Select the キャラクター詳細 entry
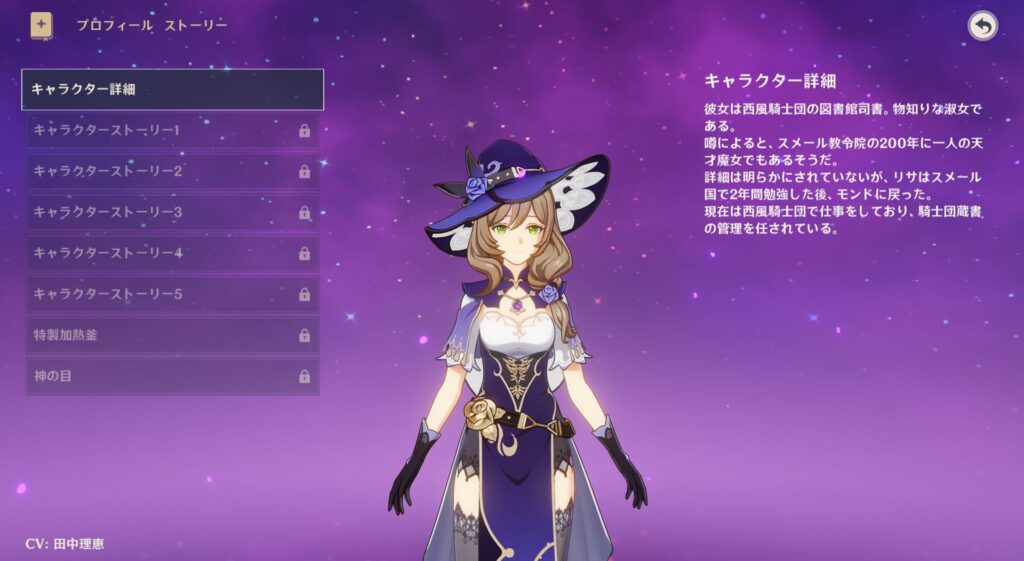Viewport: 1024px width, 561px height. click(172, 89)
